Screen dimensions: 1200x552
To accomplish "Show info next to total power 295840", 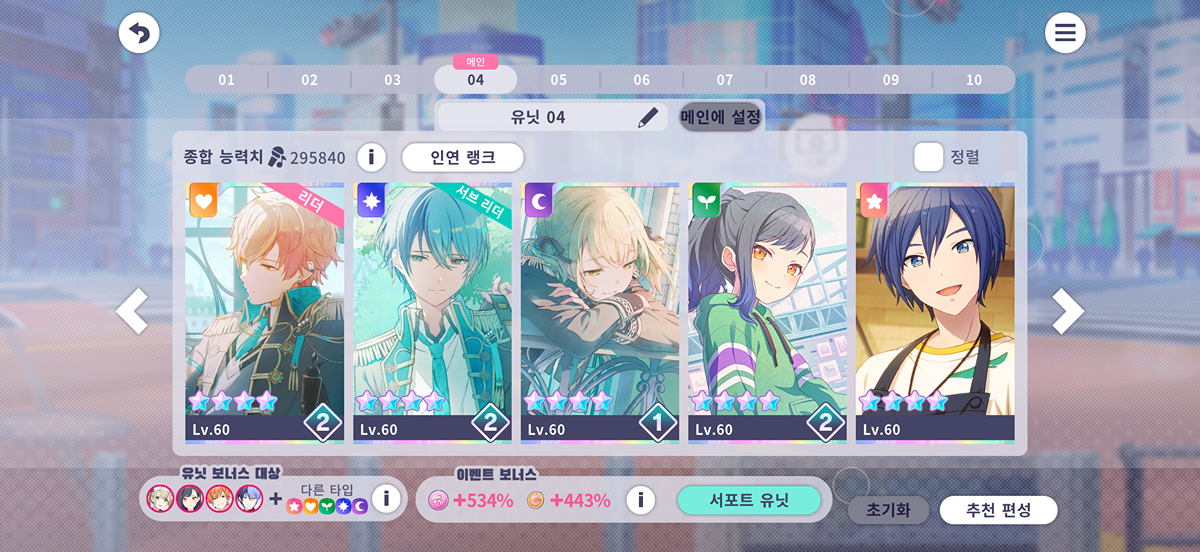I will (371, 157).
